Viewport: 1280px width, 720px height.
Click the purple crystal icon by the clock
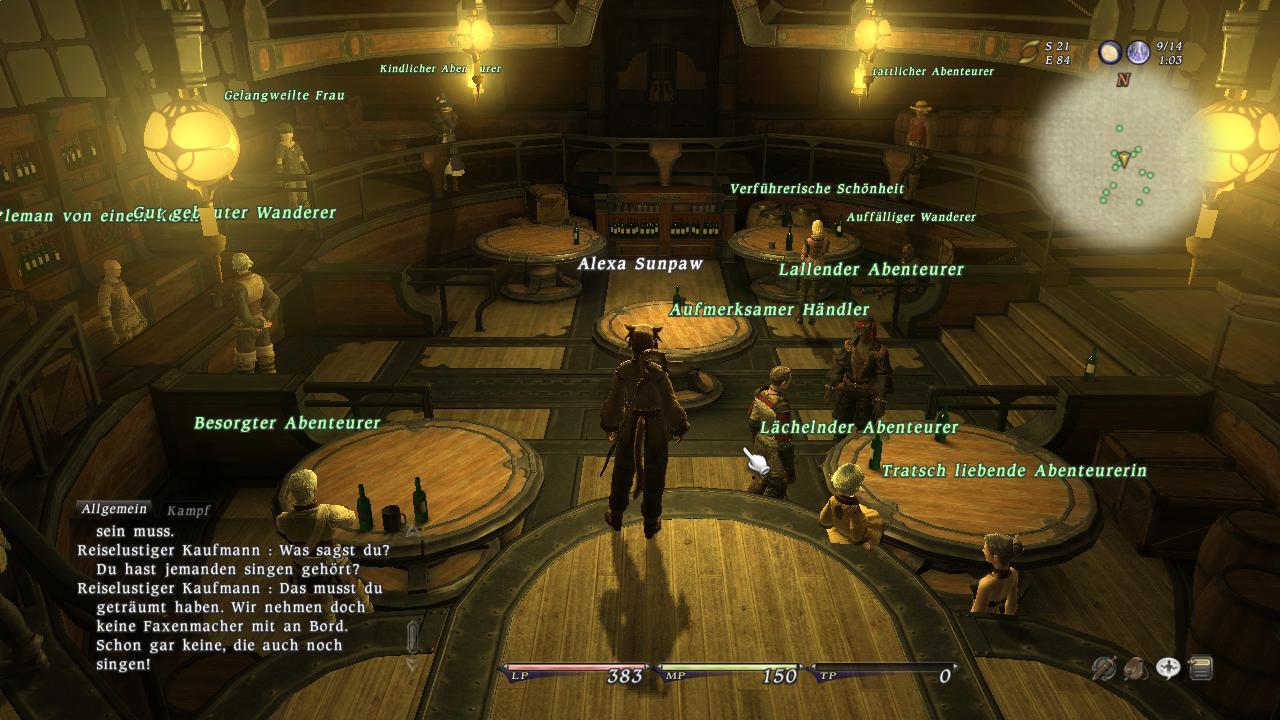tap(1138, 53)
